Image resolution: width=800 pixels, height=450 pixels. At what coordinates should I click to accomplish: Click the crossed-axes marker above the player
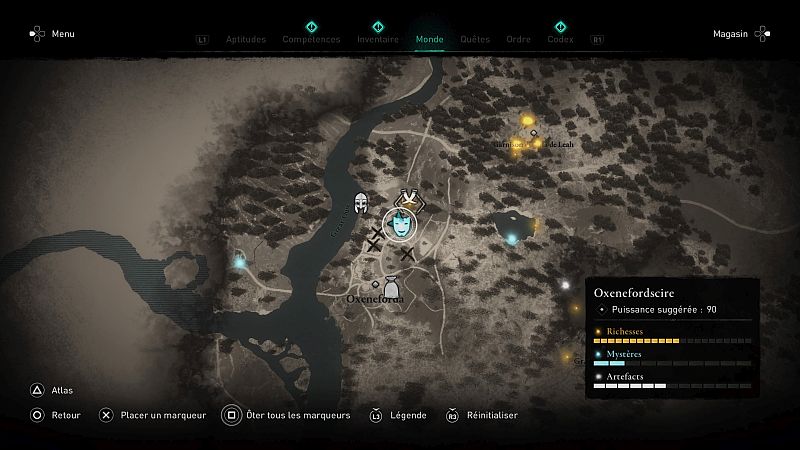pyautogui.click(x=406, y=199)
